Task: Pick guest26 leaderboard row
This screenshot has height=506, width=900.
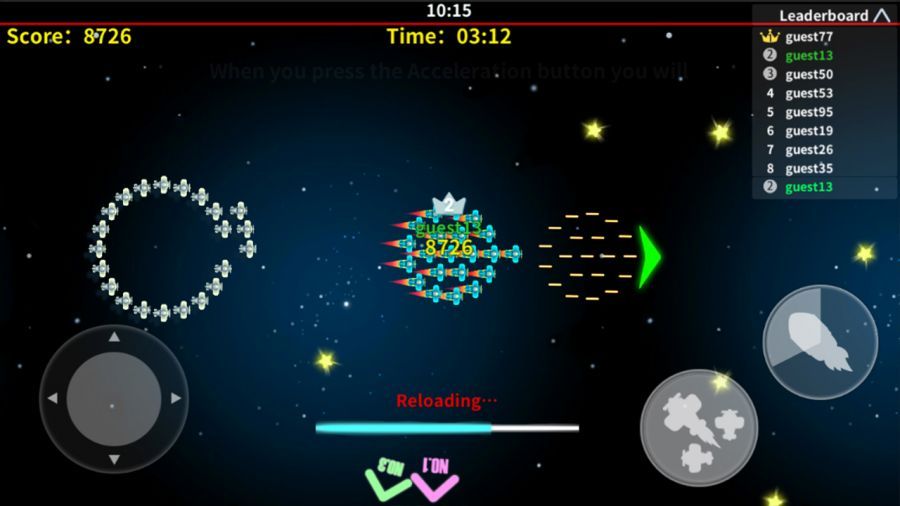Action: click(808, 150)
